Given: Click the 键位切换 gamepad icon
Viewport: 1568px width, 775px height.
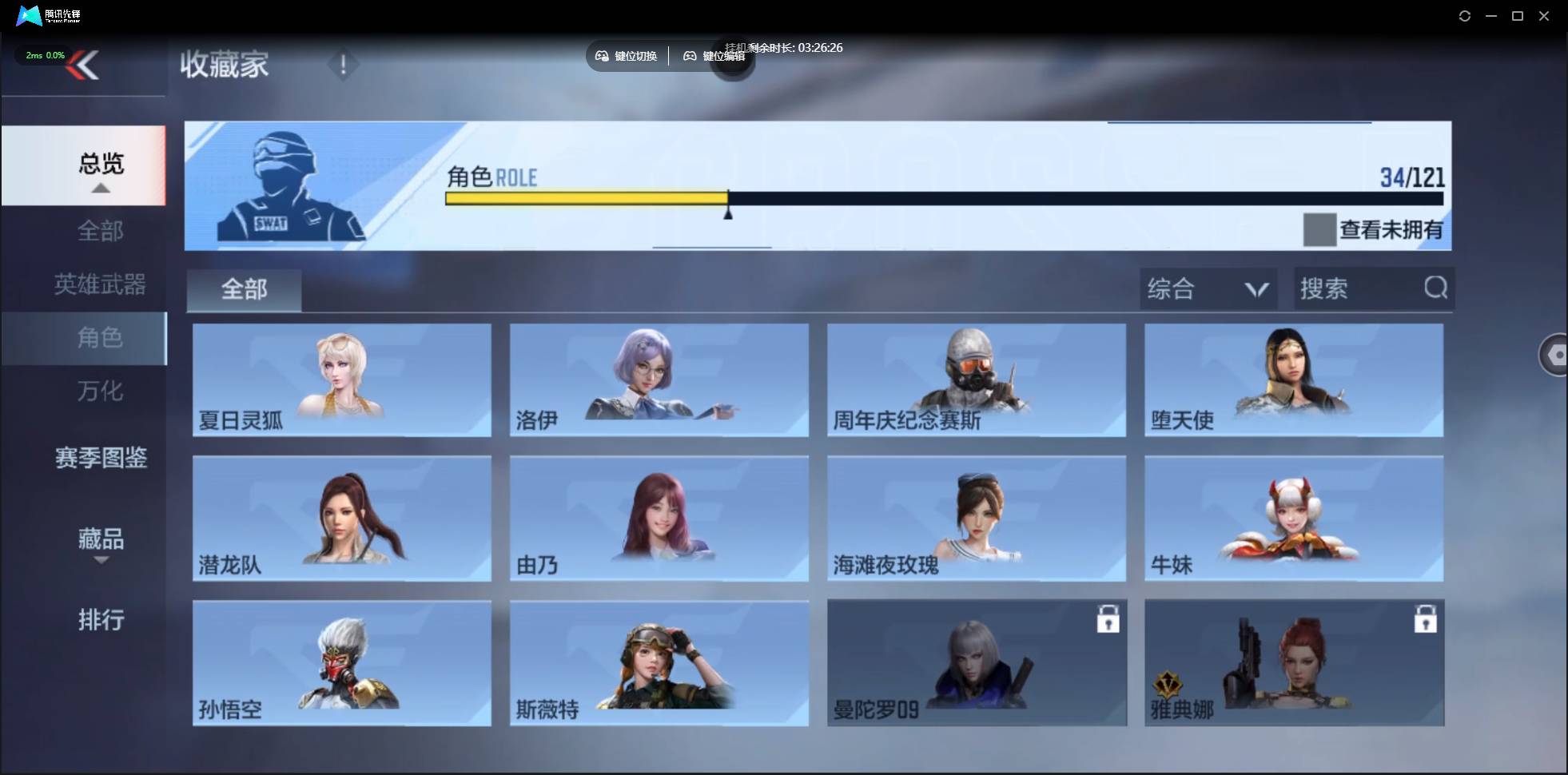Looking at the screenshot, I should pyautogui.click(x=603, y=55).
